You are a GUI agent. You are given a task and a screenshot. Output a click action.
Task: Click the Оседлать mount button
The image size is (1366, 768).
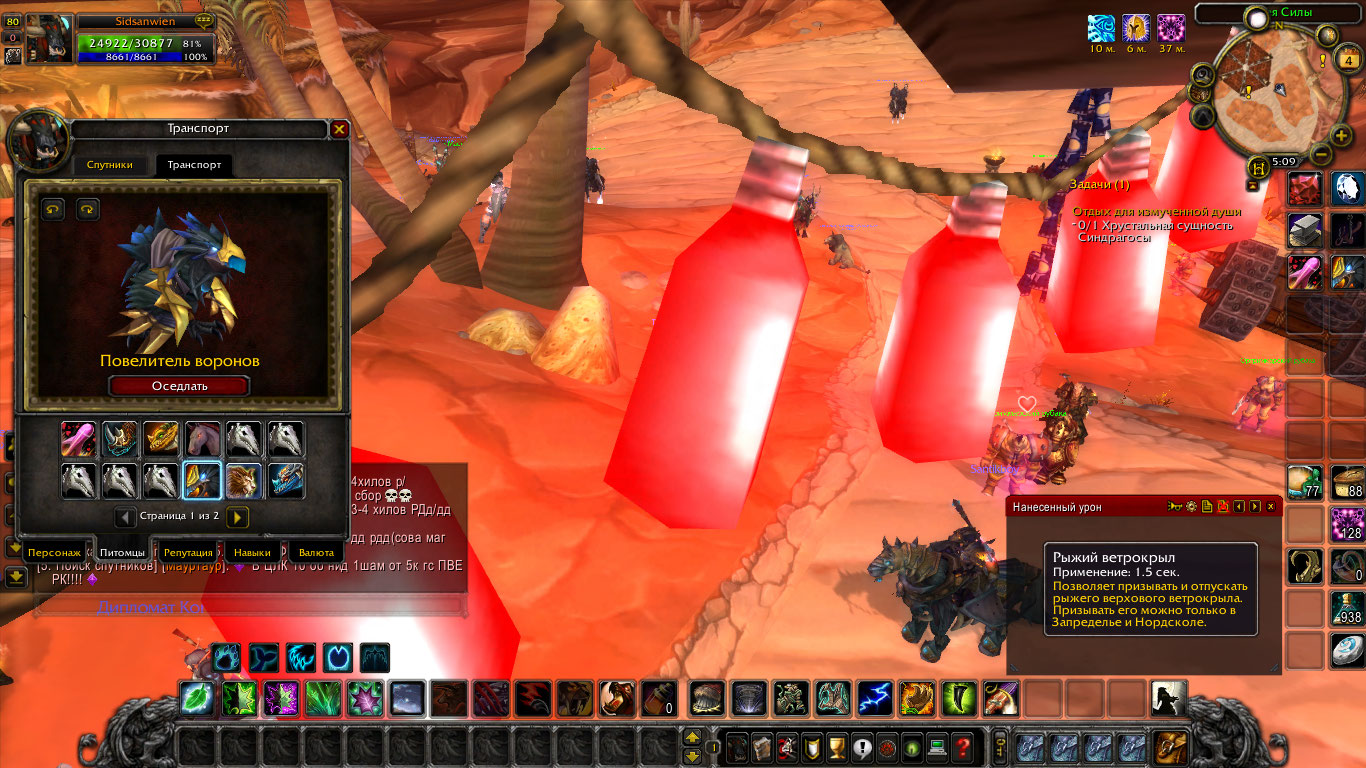179,386
